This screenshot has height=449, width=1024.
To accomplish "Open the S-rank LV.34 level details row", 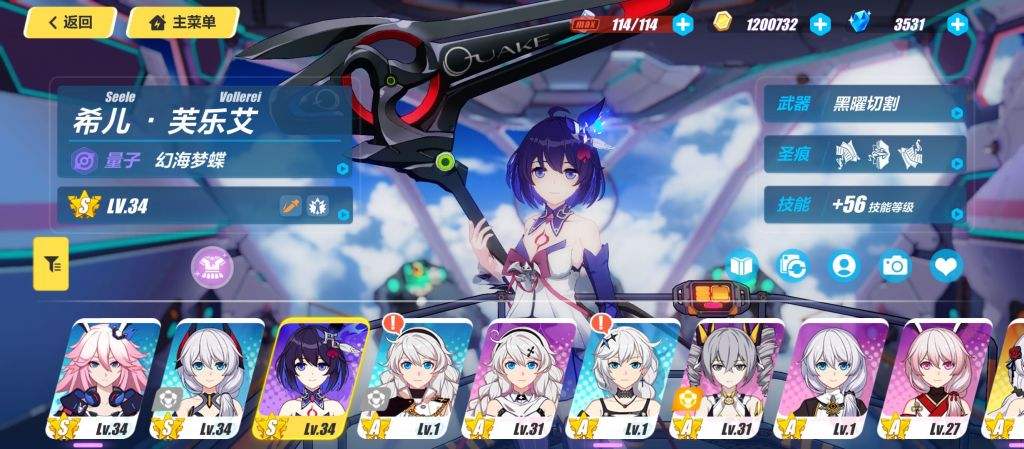I will point(205,207).
